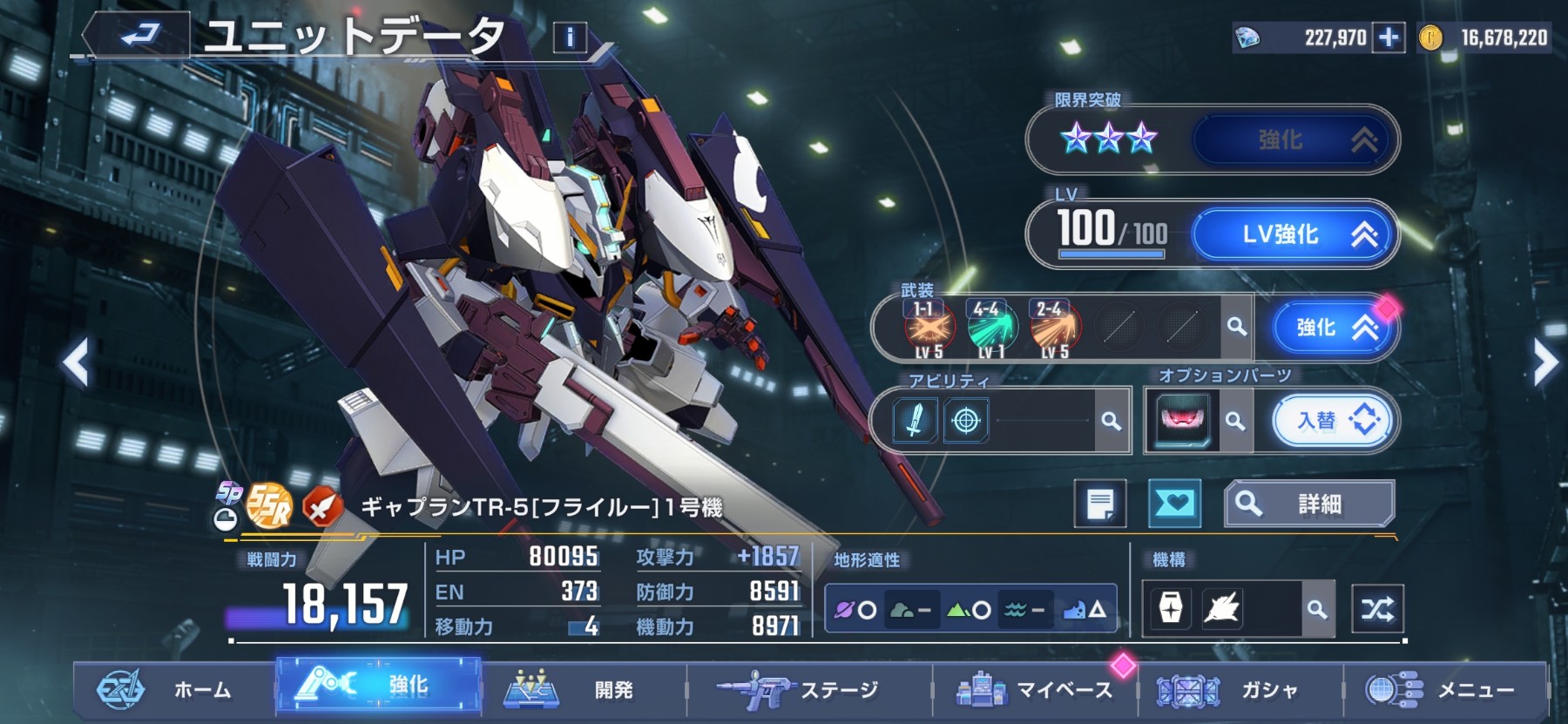Tap the 強化 button for 限界突破
This screenshot has height=724, width=1568.
point(1294,139)
